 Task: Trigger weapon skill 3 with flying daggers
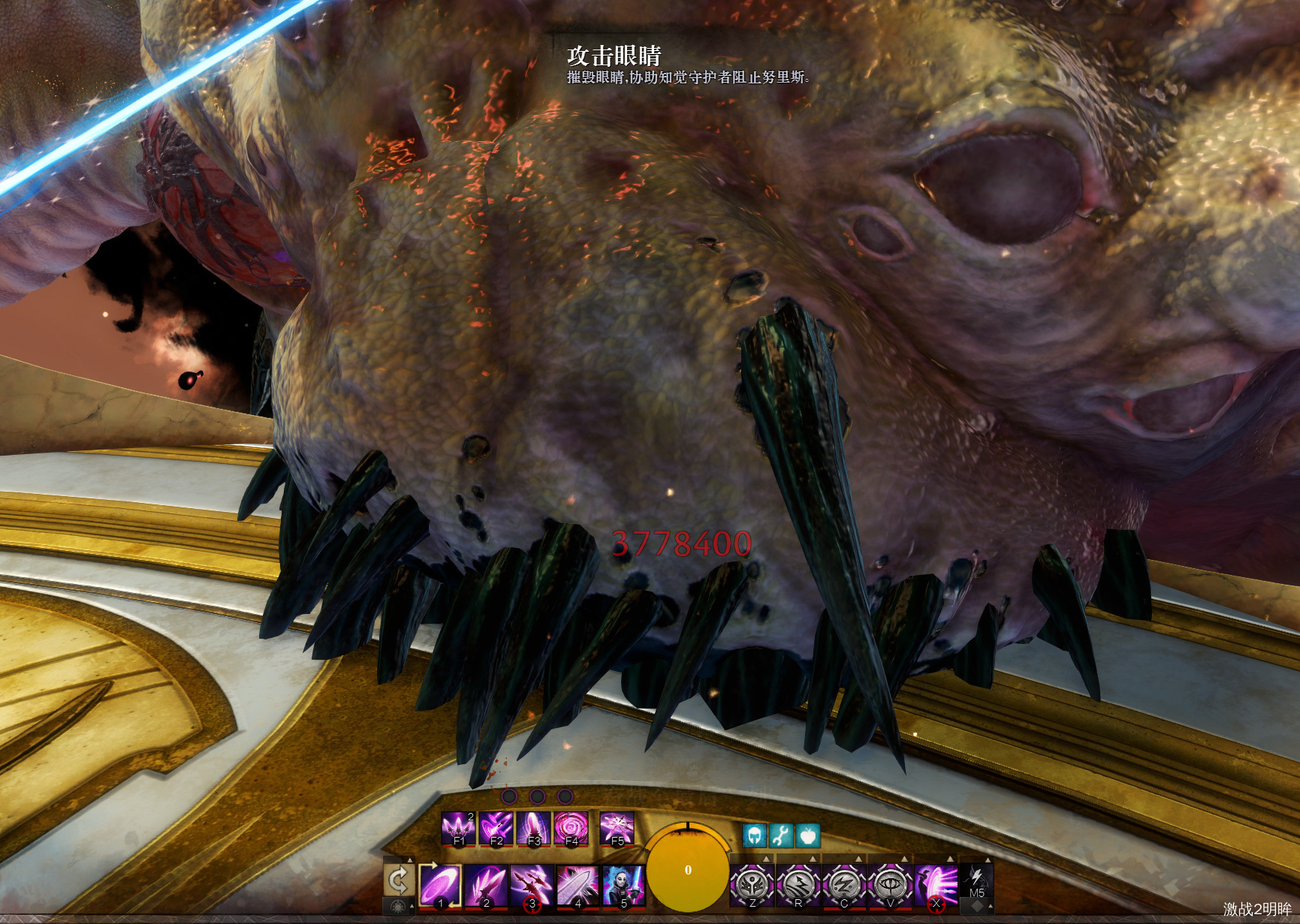[532, 885]
